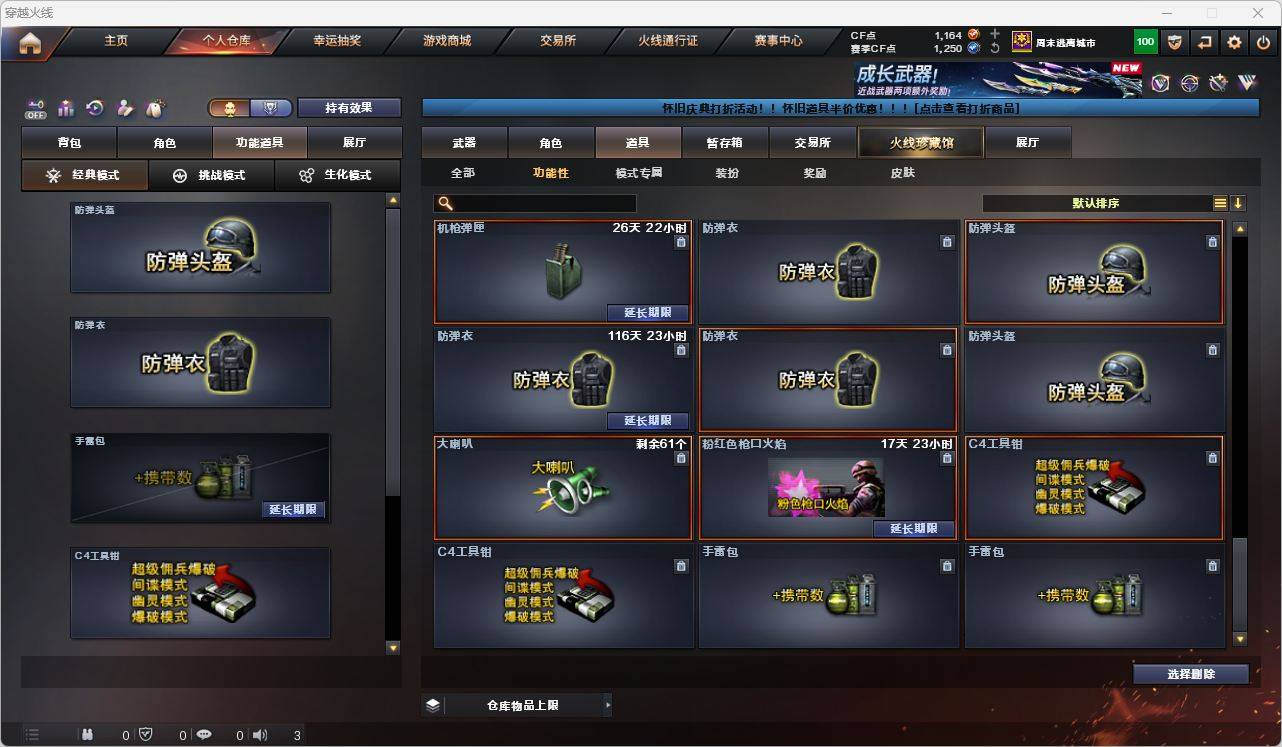The width and height of the screenshot is (1282, 747).
Task: Click the down arrow beside the sort menu
Action: tap(1240, 203)
